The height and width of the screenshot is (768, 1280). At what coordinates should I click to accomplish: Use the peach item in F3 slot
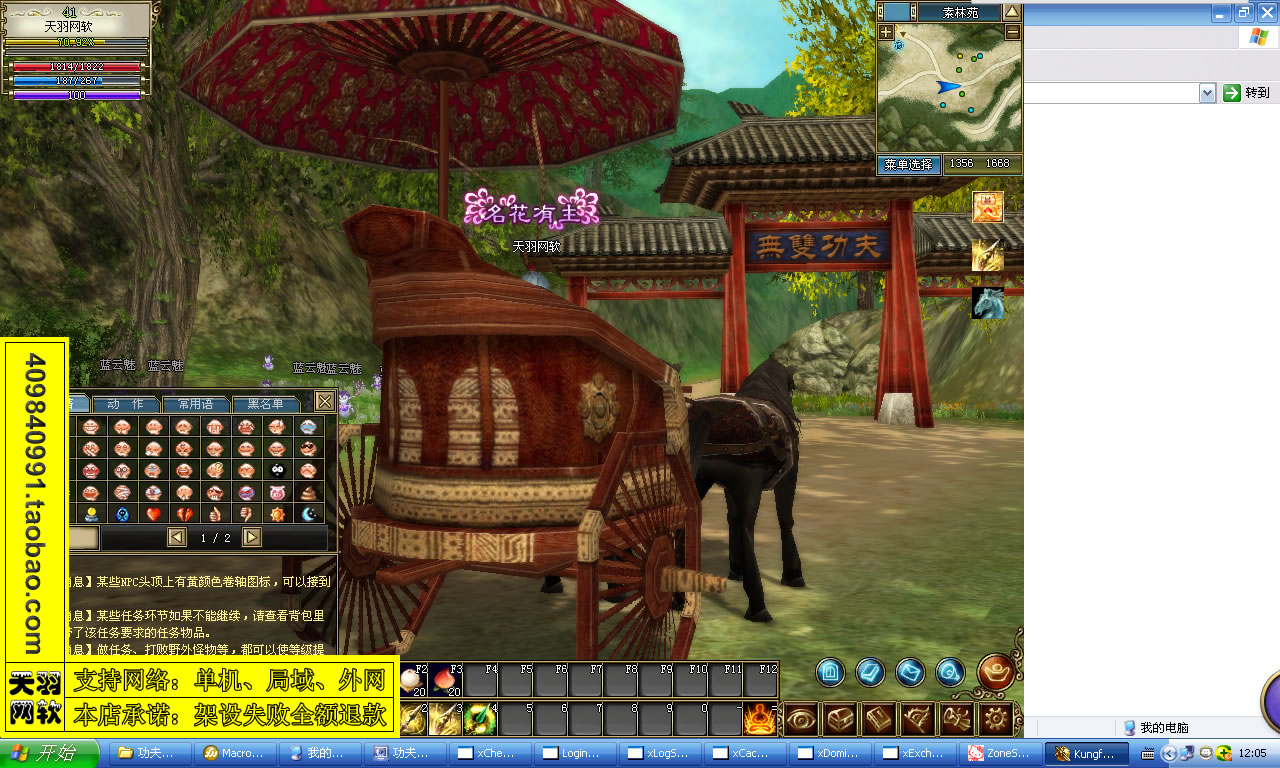[x=446, y=681]
